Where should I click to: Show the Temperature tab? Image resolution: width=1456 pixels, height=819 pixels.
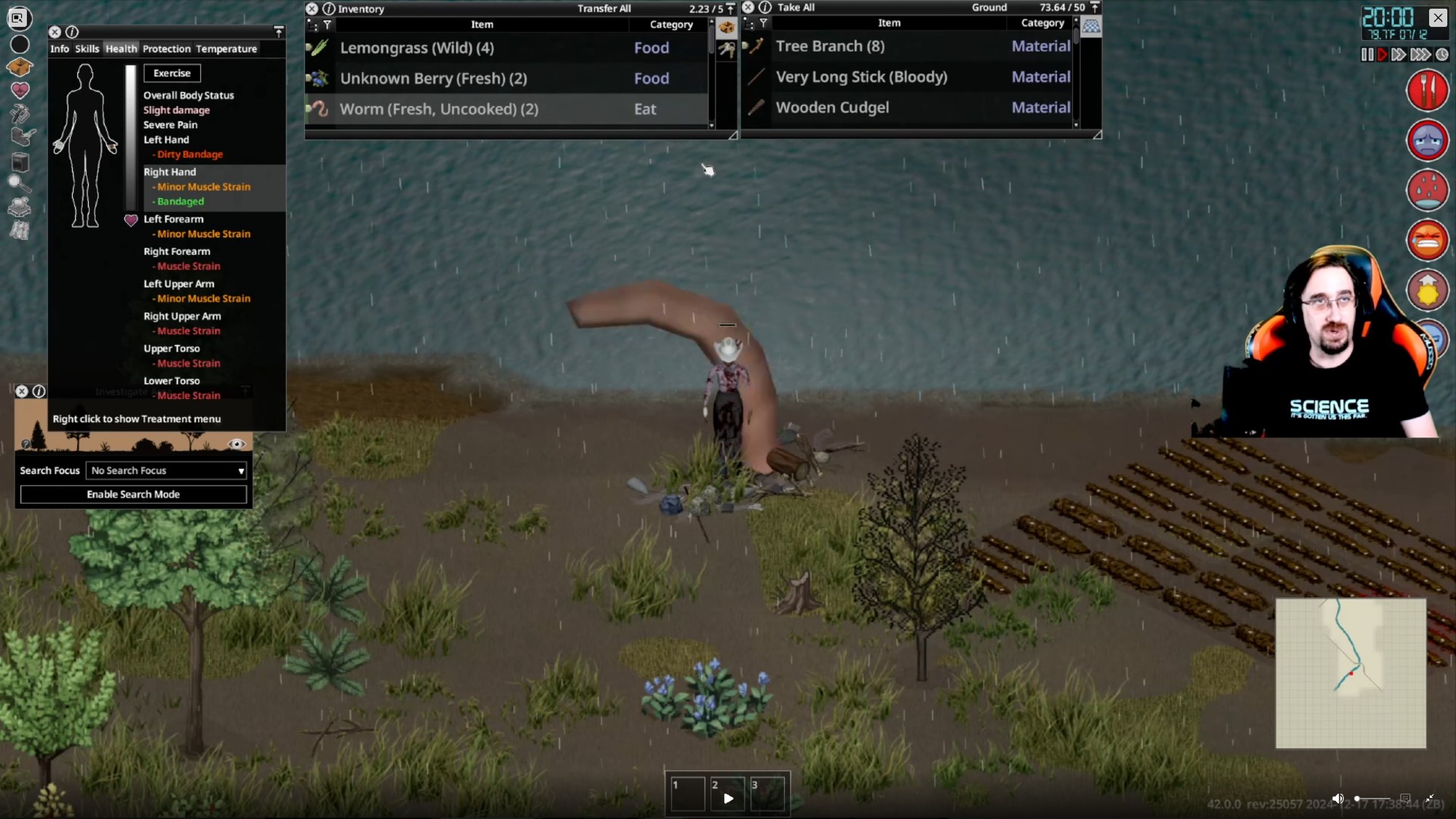coord(226,49)
